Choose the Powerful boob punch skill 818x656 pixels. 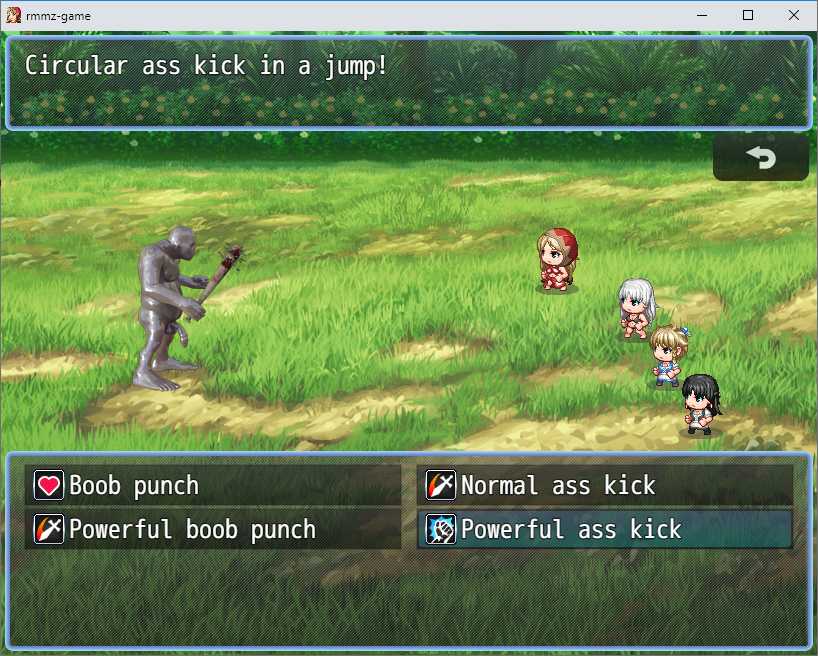coord(213,529)
